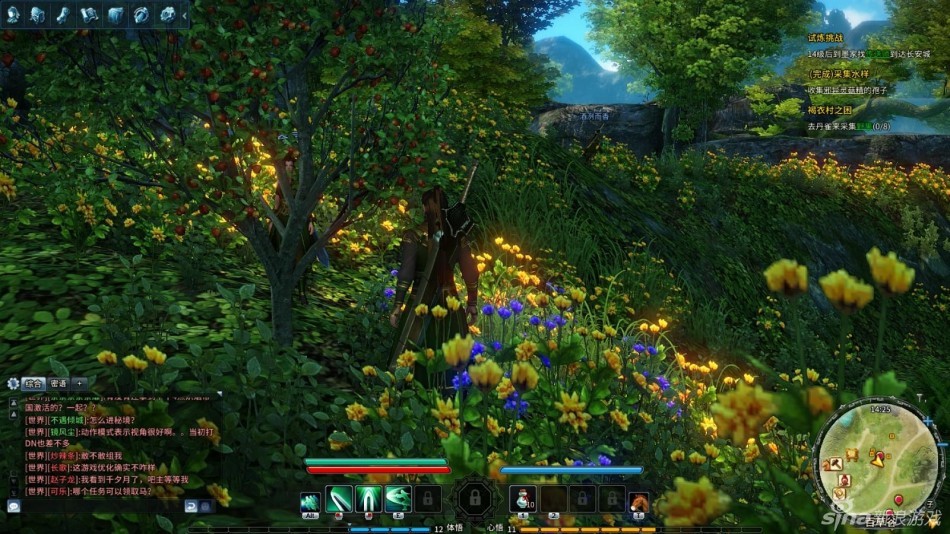Screen dimensions: 950x534
Task: Activate the green twin-arc skill
Action: 368,498
